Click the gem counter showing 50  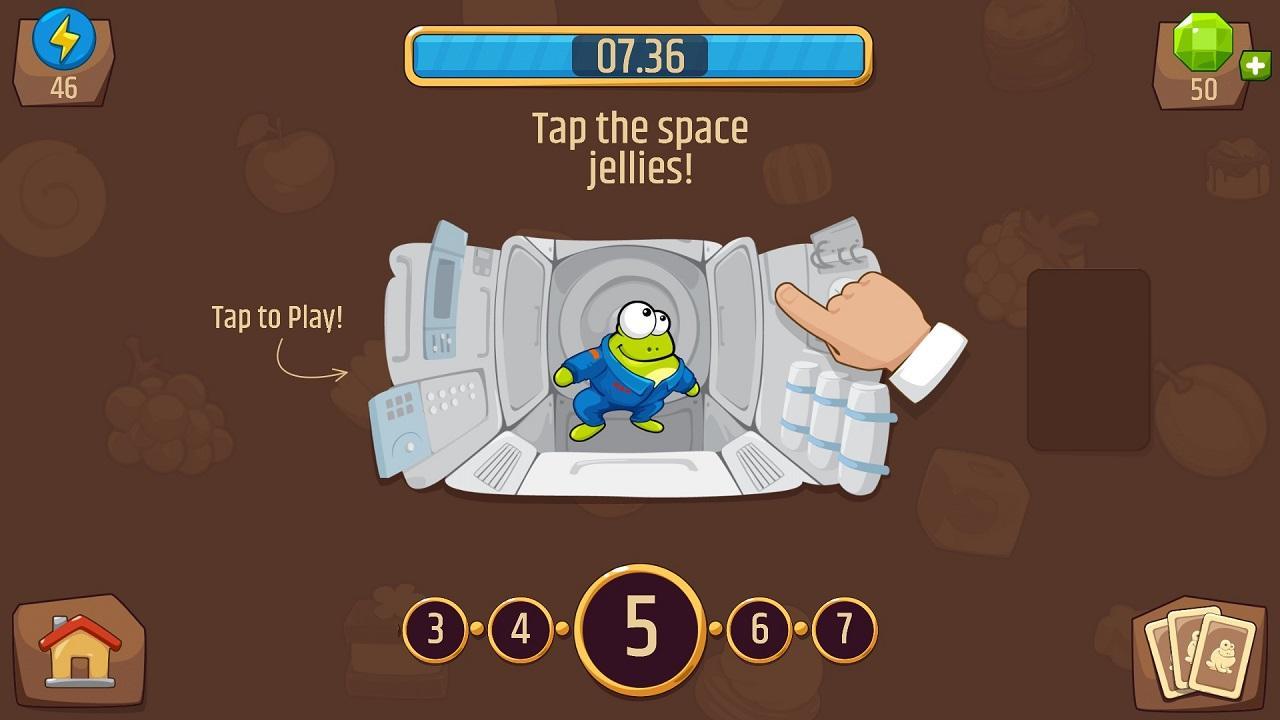(x=1205, y=90)
